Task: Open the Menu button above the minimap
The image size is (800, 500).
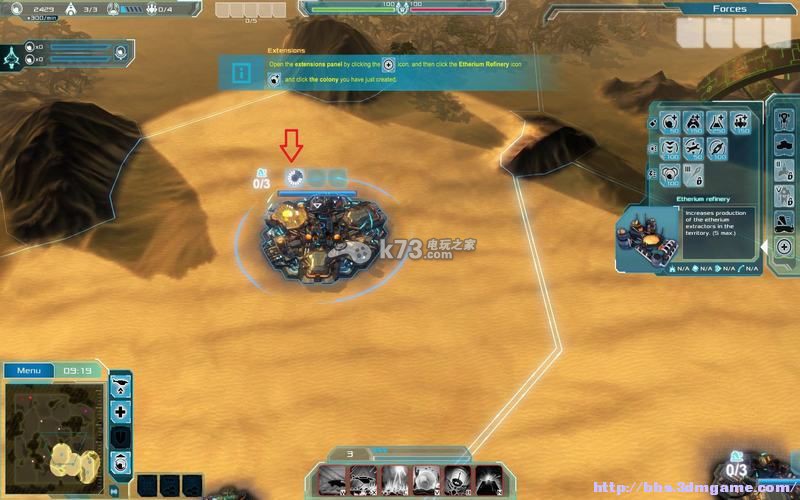Action: click(x=28, y=370)
